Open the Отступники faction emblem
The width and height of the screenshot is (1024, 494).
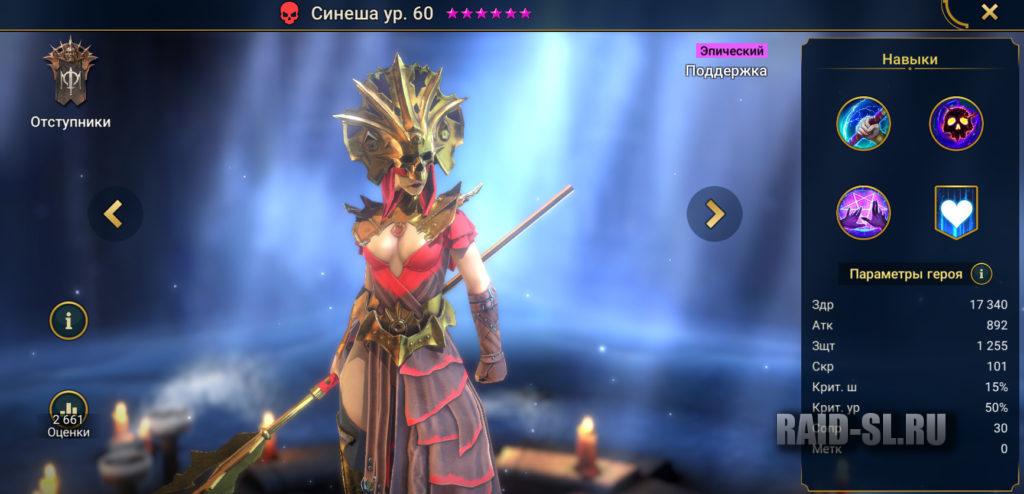click(69, 76)
